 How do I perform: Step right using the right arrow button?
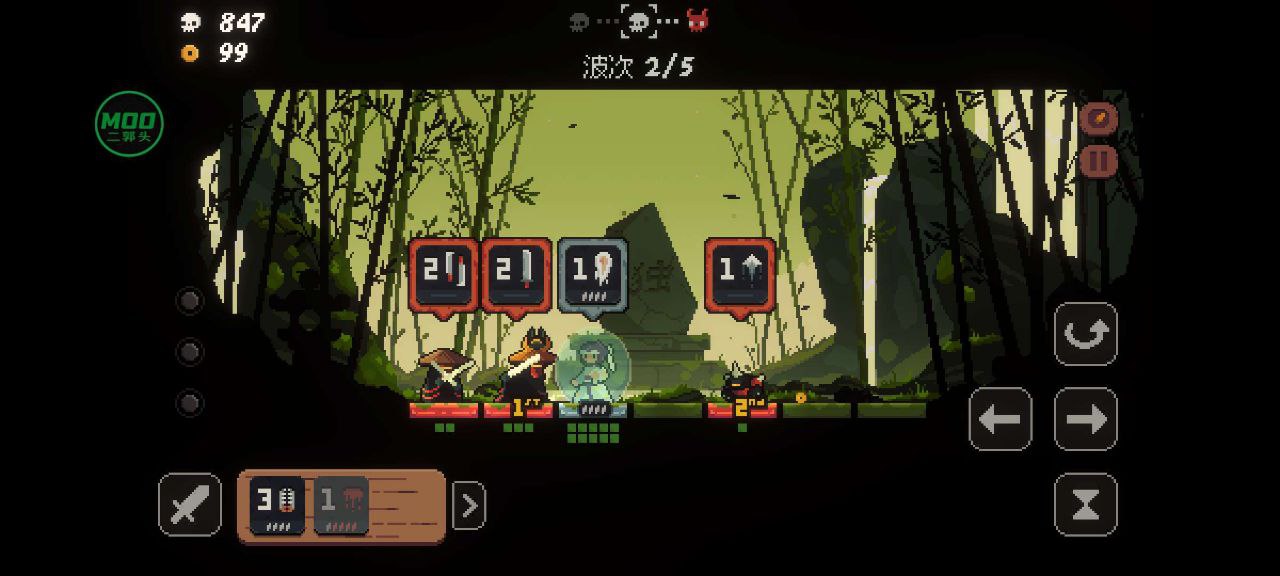pyautogui.click(x=1086, y=419)
